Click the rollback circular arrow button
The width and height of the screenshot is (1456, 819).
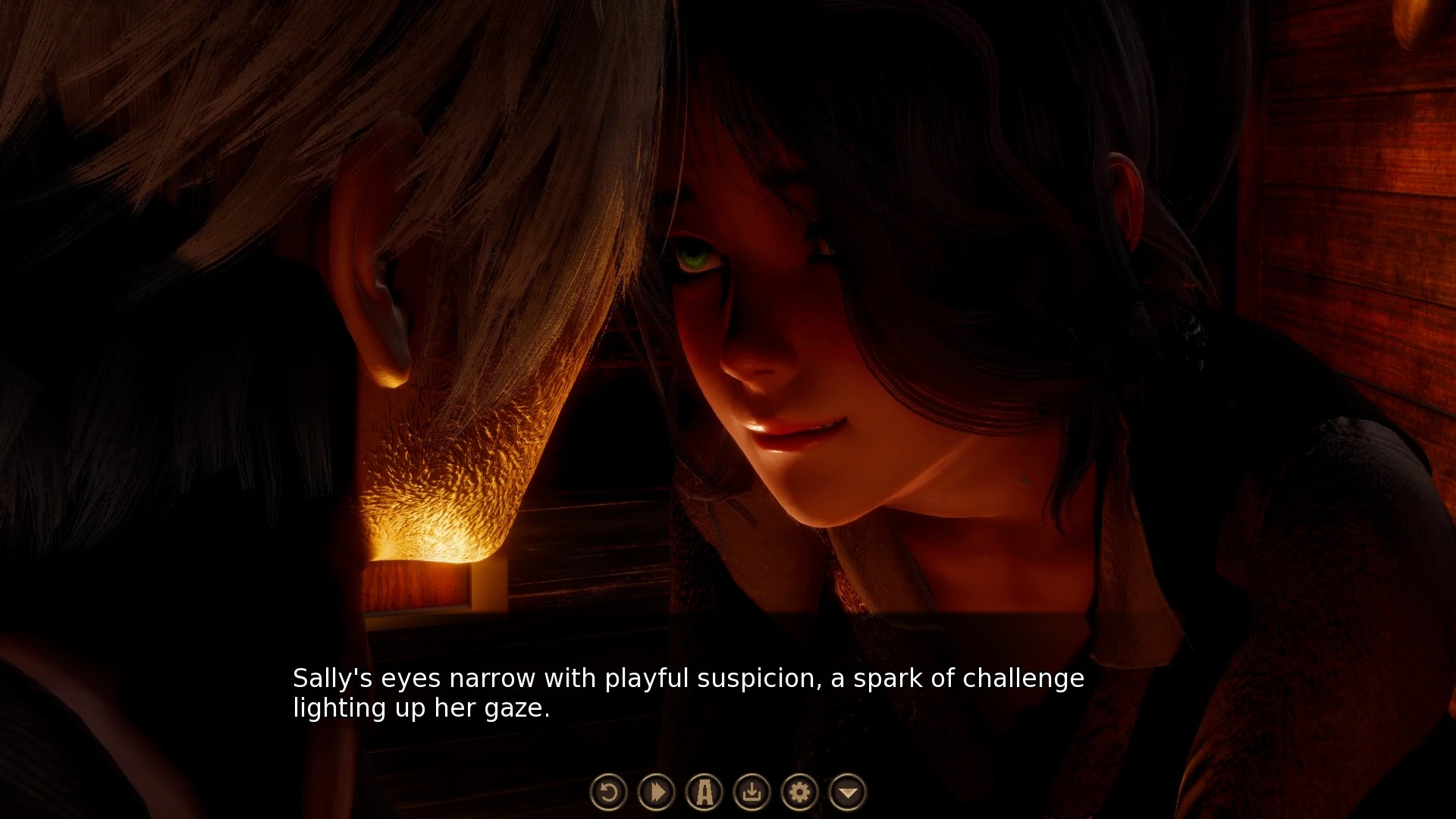(x=608, y=792)
